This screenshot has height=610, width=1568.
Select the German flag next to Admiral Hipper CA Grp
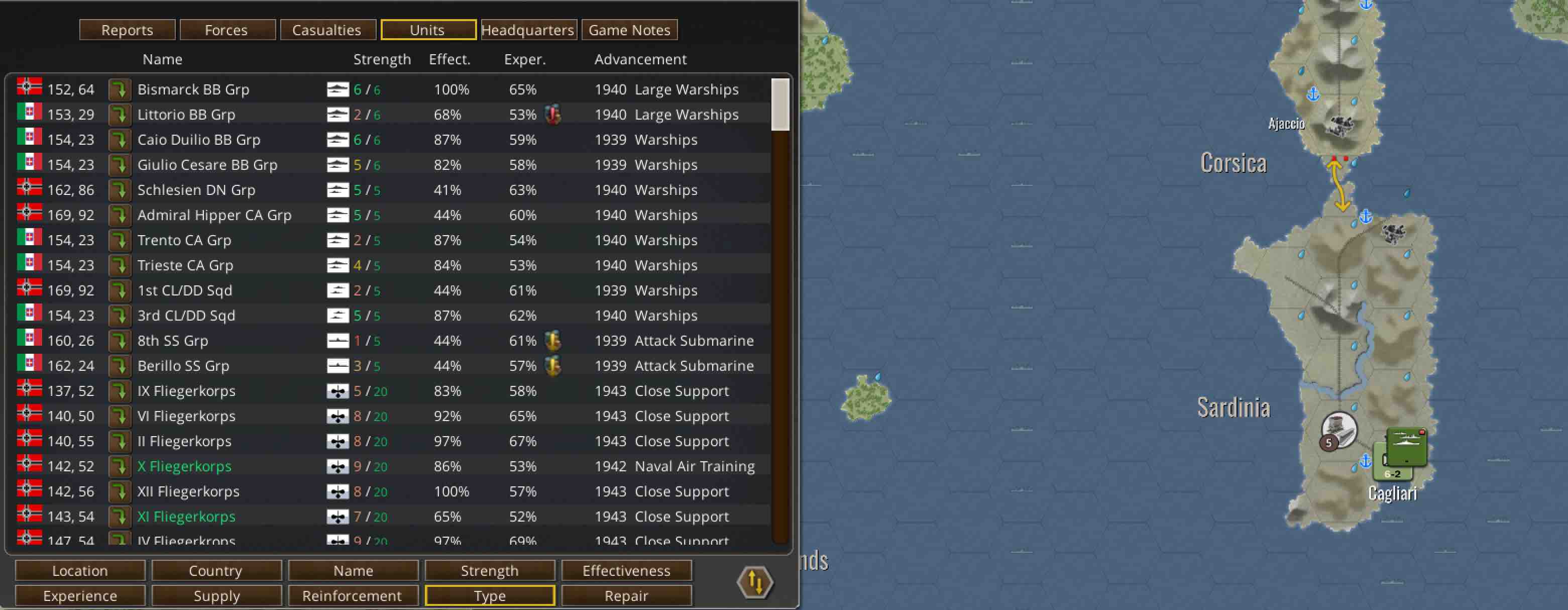coord(29,214)
